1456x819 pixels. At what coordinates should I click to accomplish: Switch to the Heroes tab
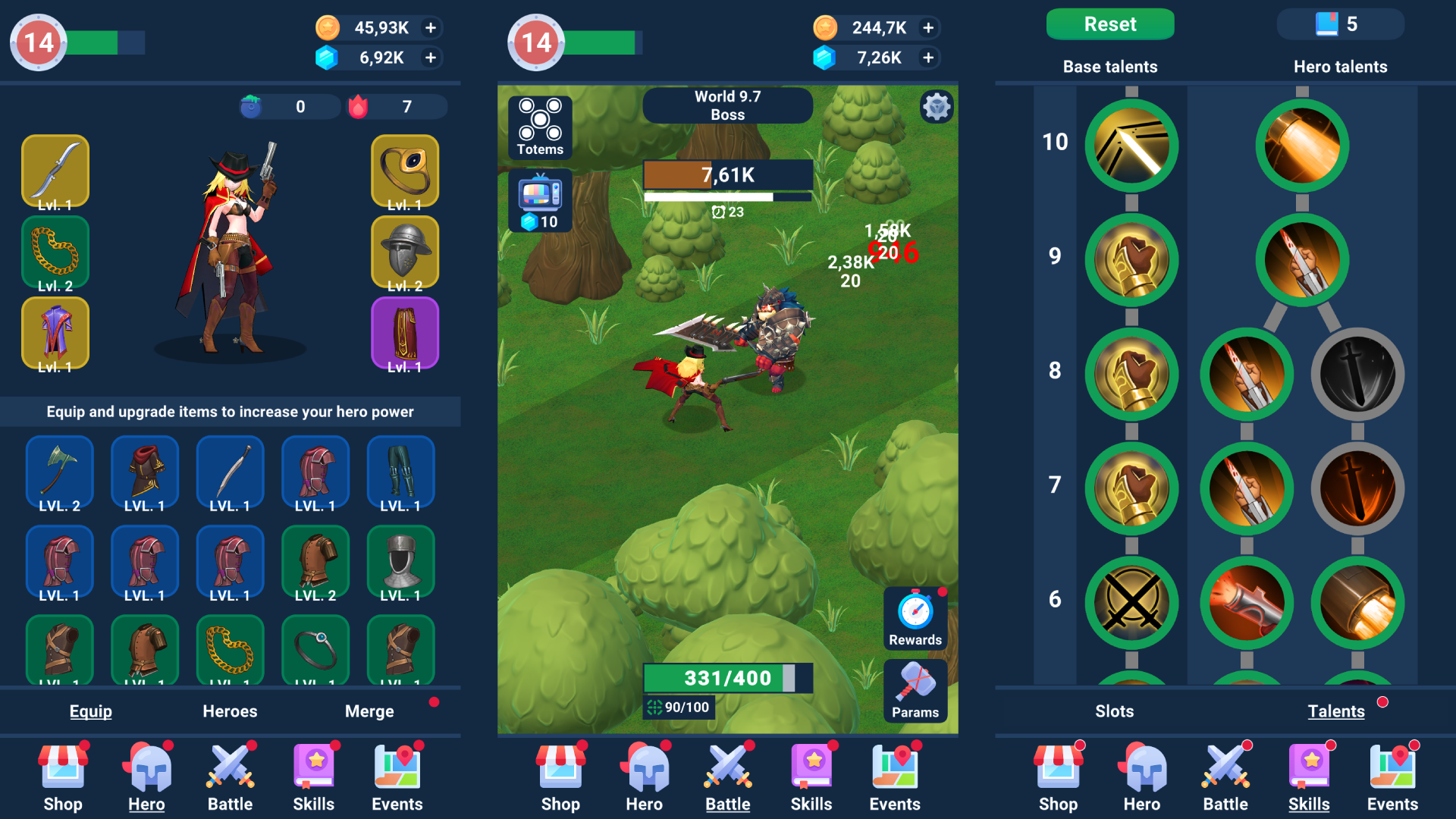[x=229, y=711]
